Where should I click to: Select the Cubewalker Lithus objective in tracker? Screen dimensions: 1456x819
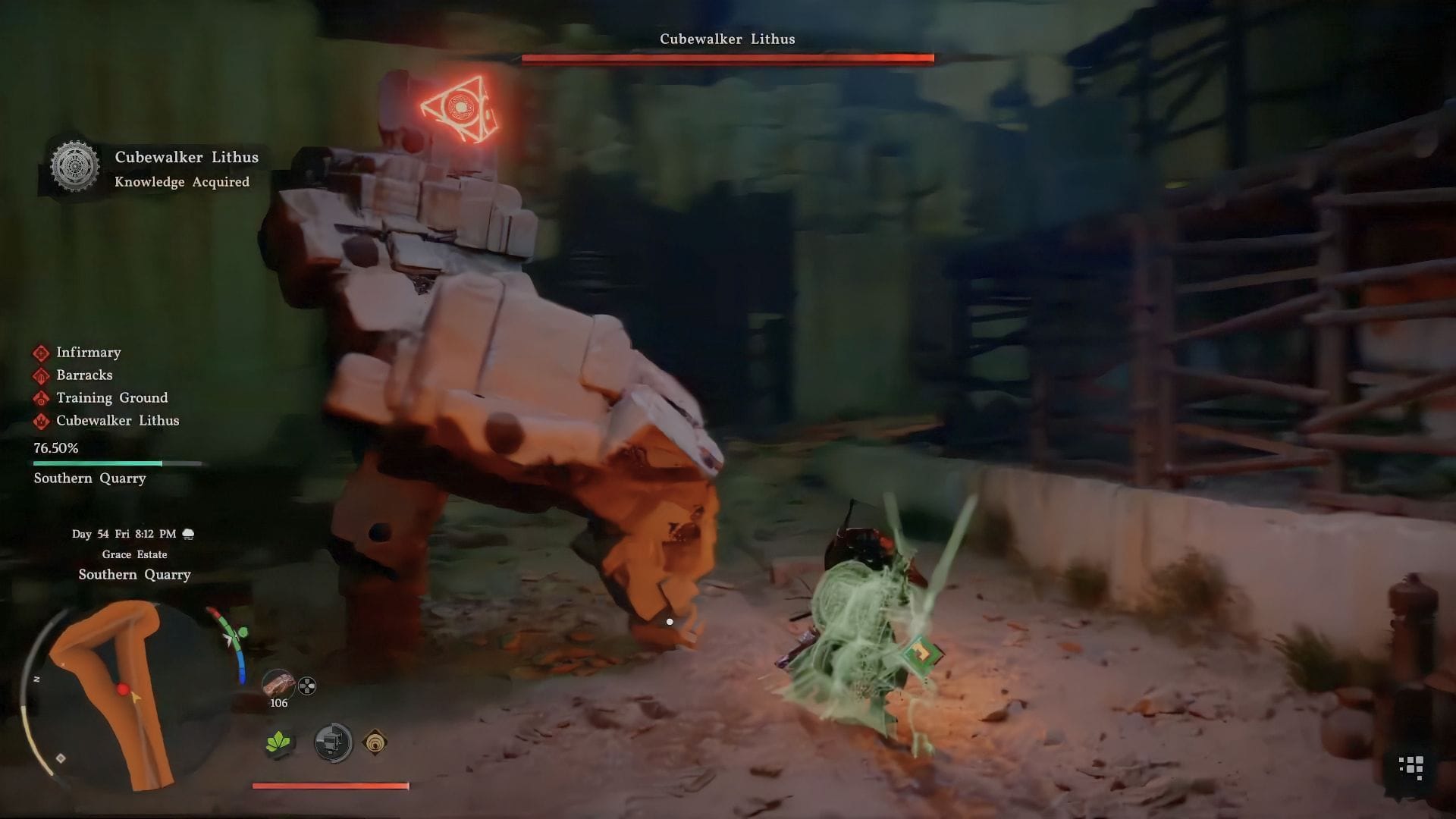point(117,421)
